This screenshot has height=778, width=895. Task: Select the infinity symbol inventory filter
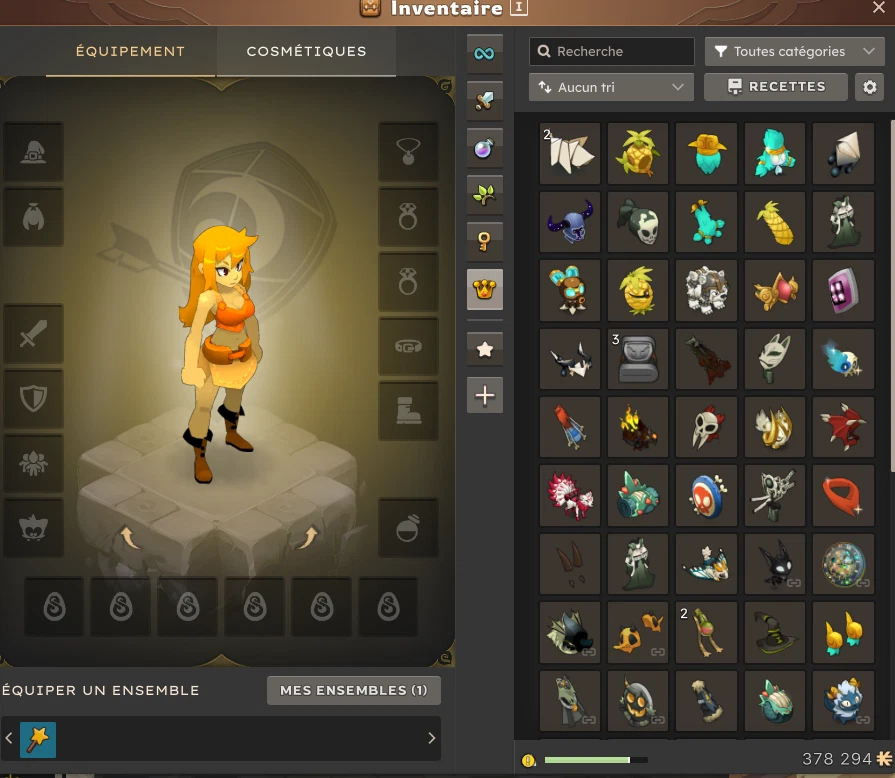(485, 53)
